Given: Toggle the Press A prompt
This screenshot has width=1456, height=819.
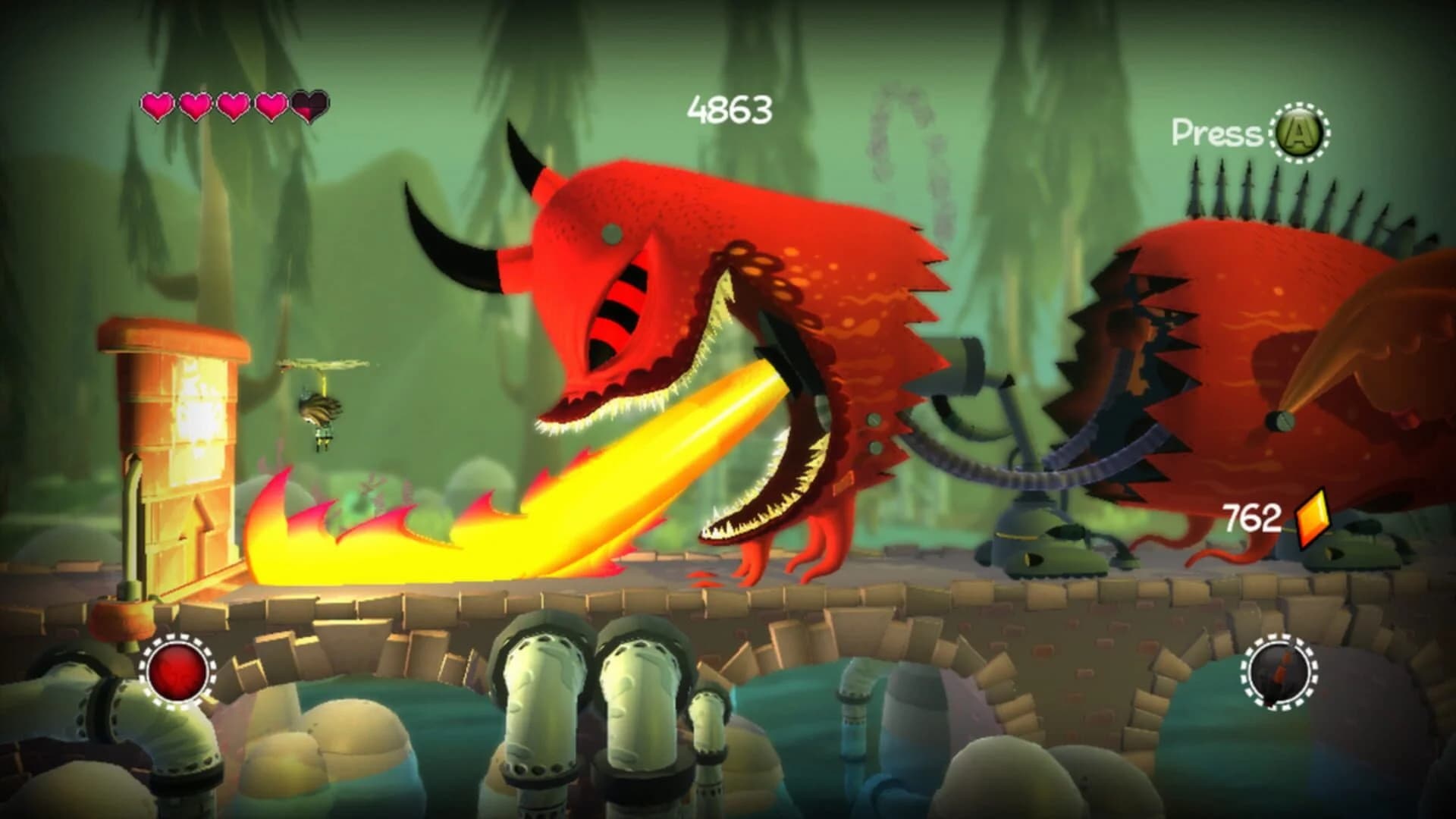Looking at the screenshot, I should click(1251, 133).
